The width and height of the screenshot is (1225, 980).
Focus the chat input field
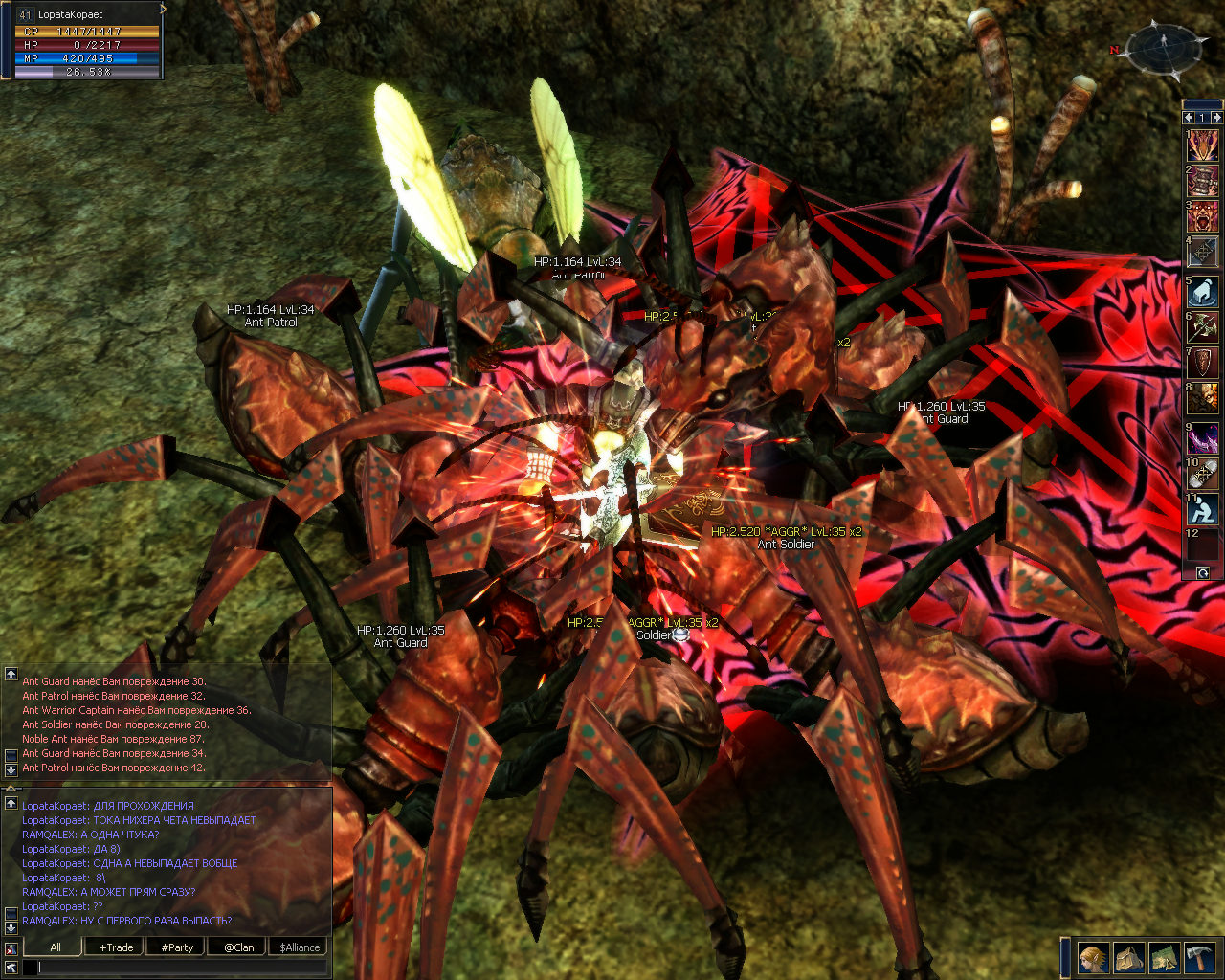tap(182, 968)
